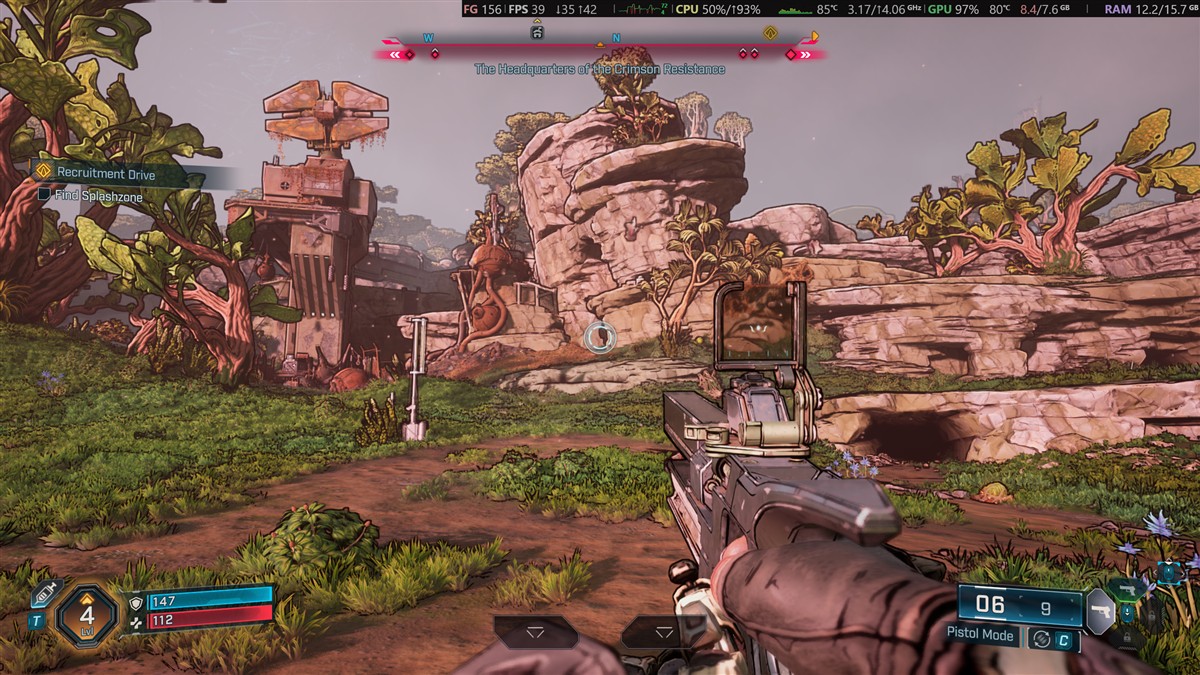Select the Find Splashzone objective checkbox
This screenshot has height=675, width=1200.
44,197
